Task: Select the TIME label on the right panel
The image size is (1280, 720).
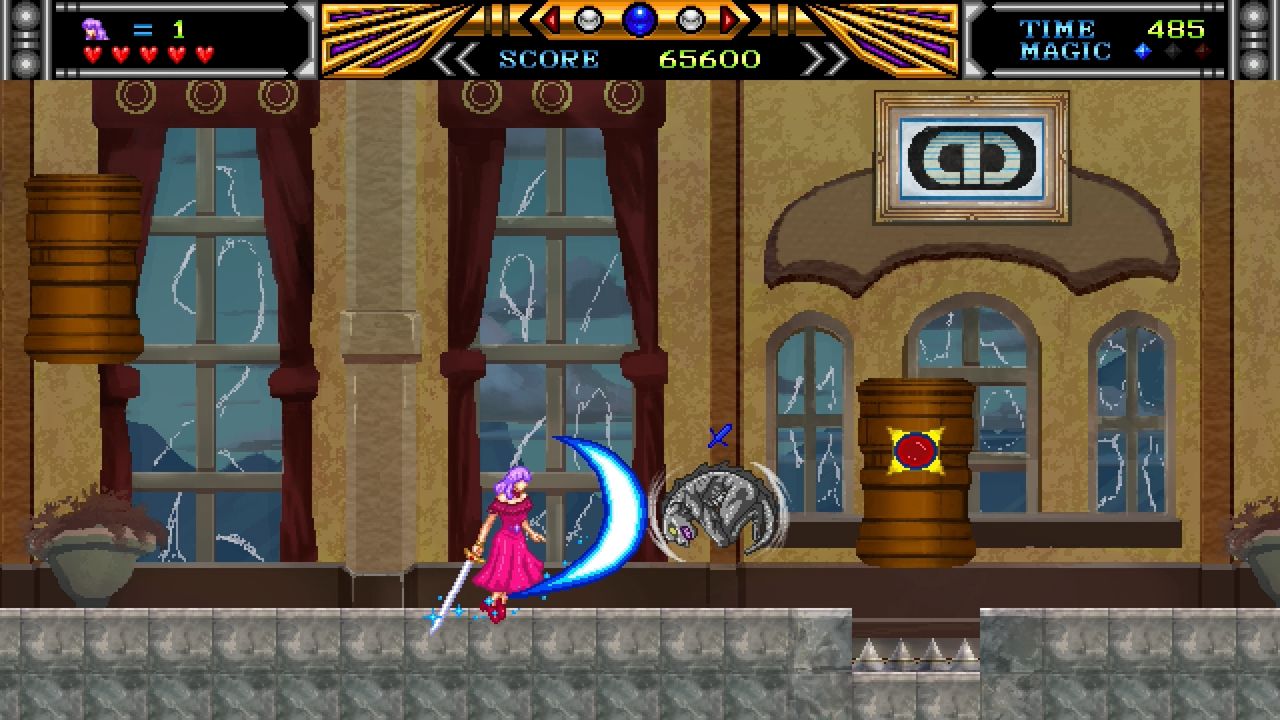Action: pos(1058,26)
